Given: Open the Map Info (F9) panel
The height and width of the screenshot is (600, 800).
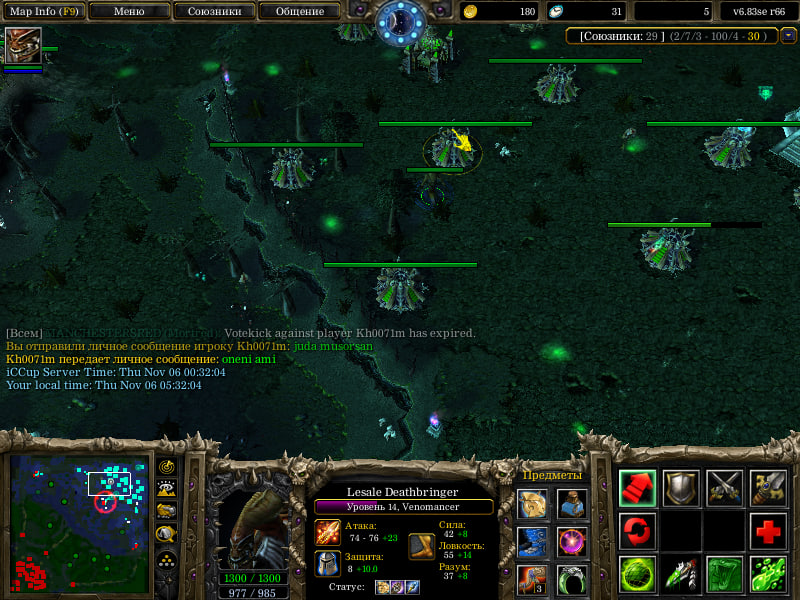Looking at the screenshot, I should pyautogui.click(x=43, y=11).
